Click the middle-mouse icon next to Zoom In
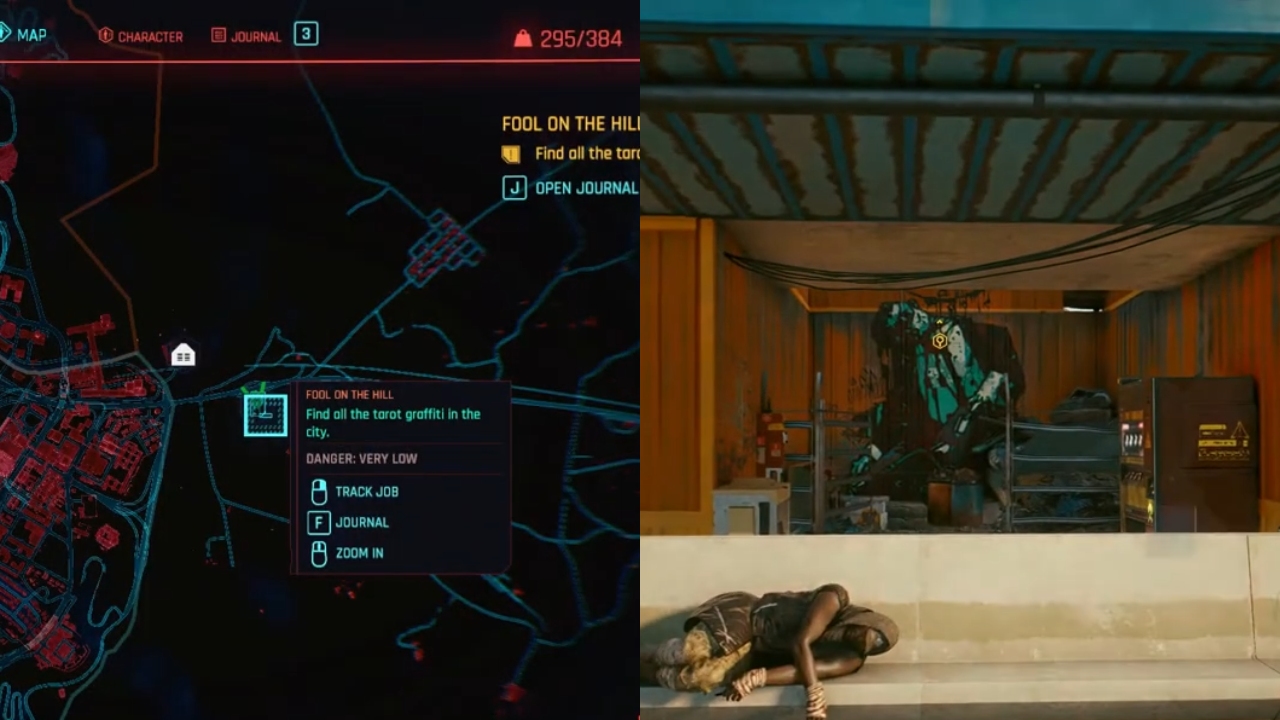1280x720 pixels. point(318,554)
